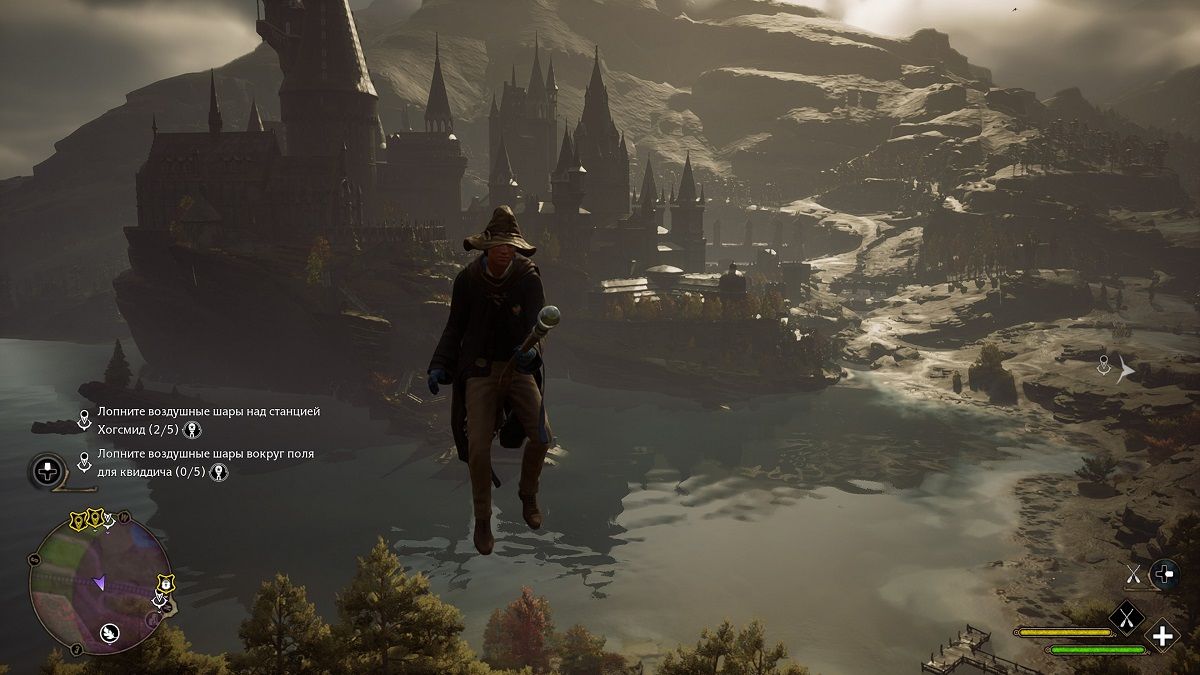Viewport: 1200px width, 675px height.
Task: Activate the diamond-framed crossed brooms slot
Action: [1128, 620]
